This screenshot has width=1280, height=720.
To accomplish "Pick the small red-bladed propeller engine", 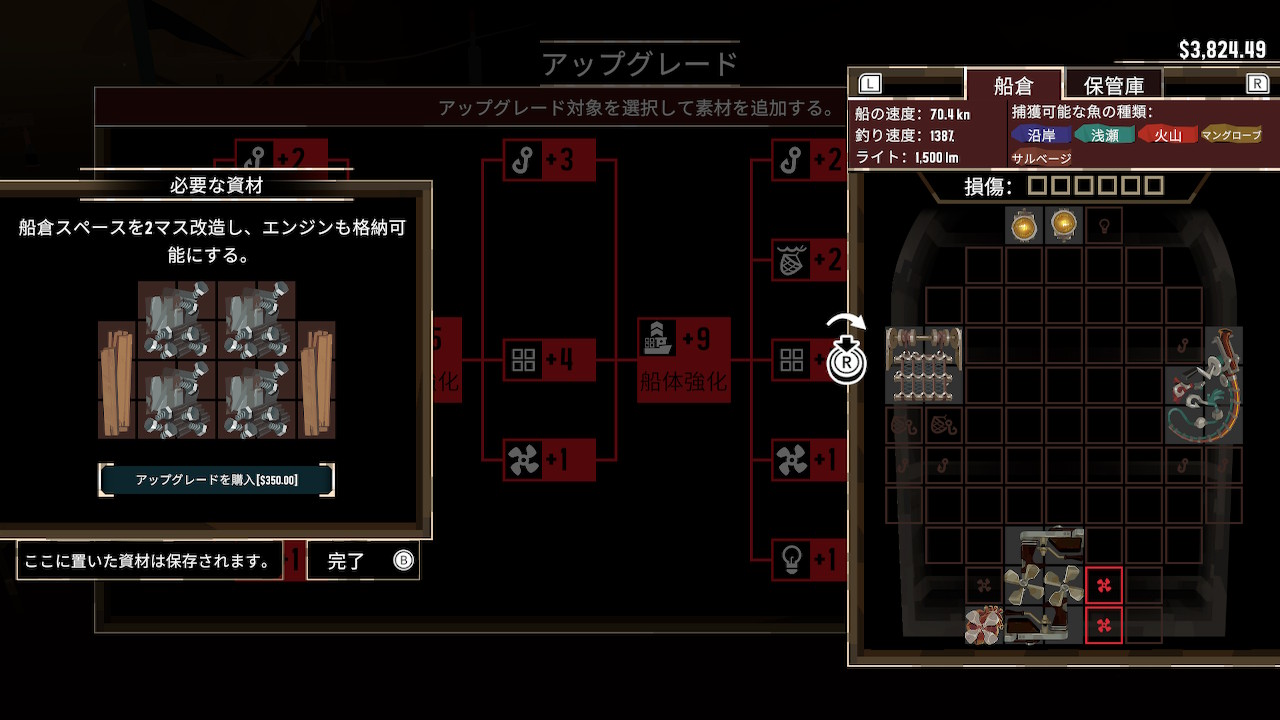I will (984, 626).
